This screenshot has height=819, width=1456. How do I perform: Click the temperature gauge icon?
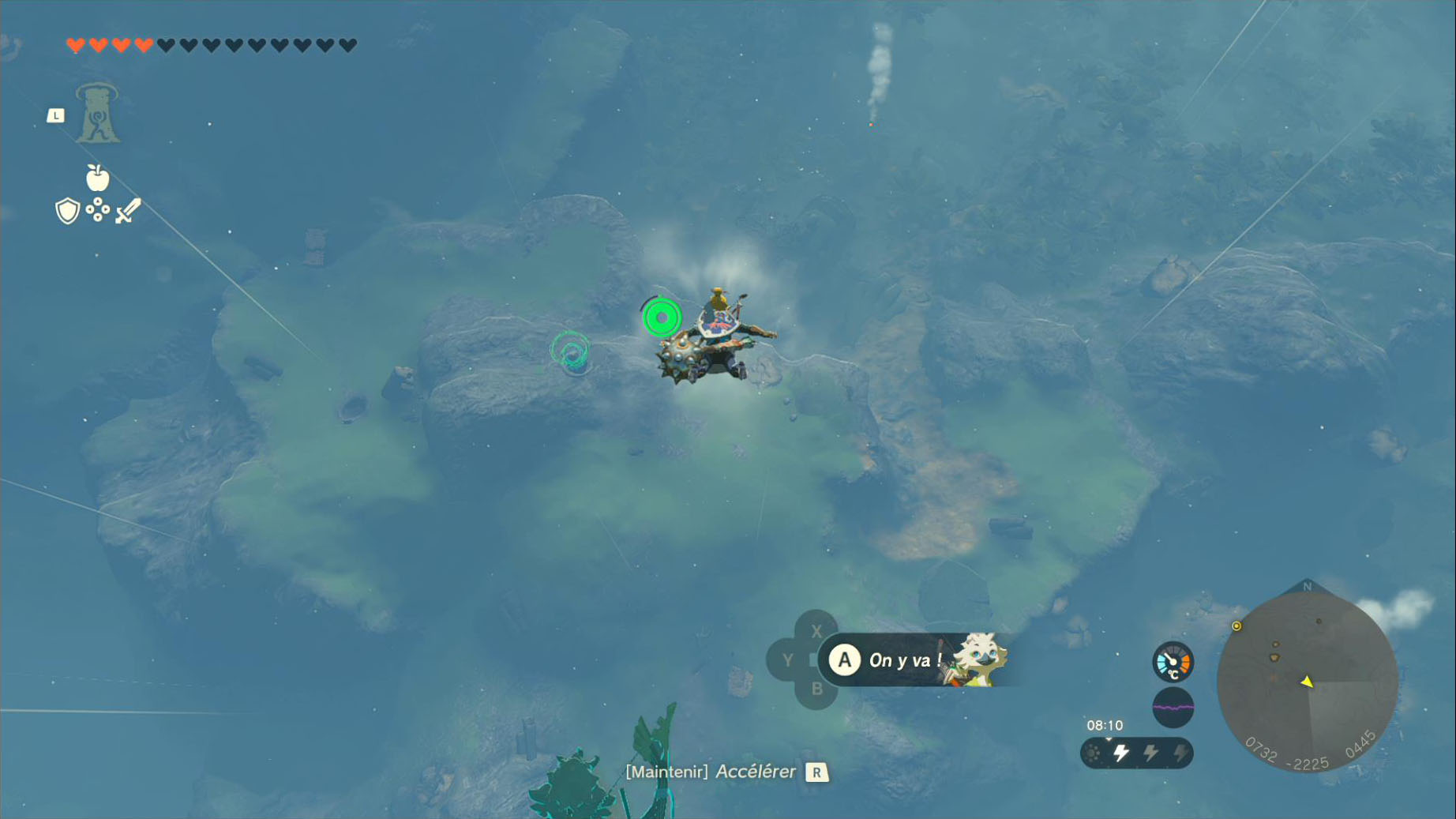1173,663
